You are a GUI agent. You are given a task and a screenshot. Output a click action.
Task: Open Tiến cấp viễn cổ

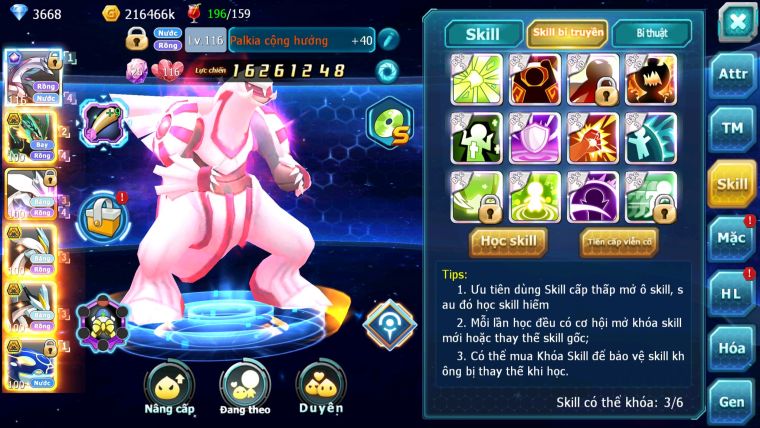(619, 241)
